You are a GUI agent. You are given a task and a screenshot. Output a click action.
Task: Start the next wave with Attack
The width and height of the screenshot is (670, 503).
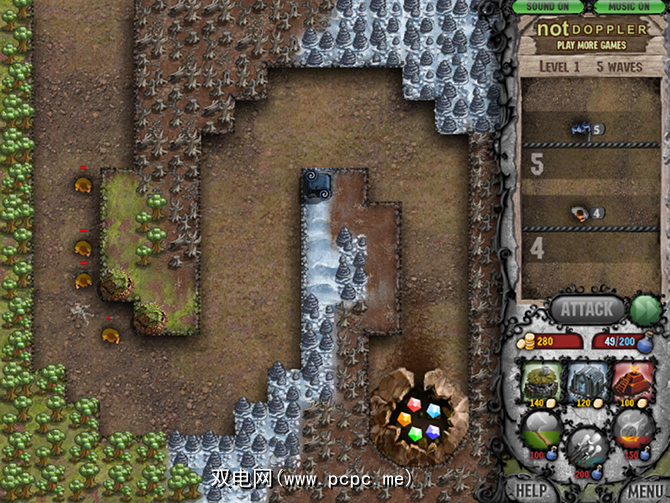[x=586, y=309]
